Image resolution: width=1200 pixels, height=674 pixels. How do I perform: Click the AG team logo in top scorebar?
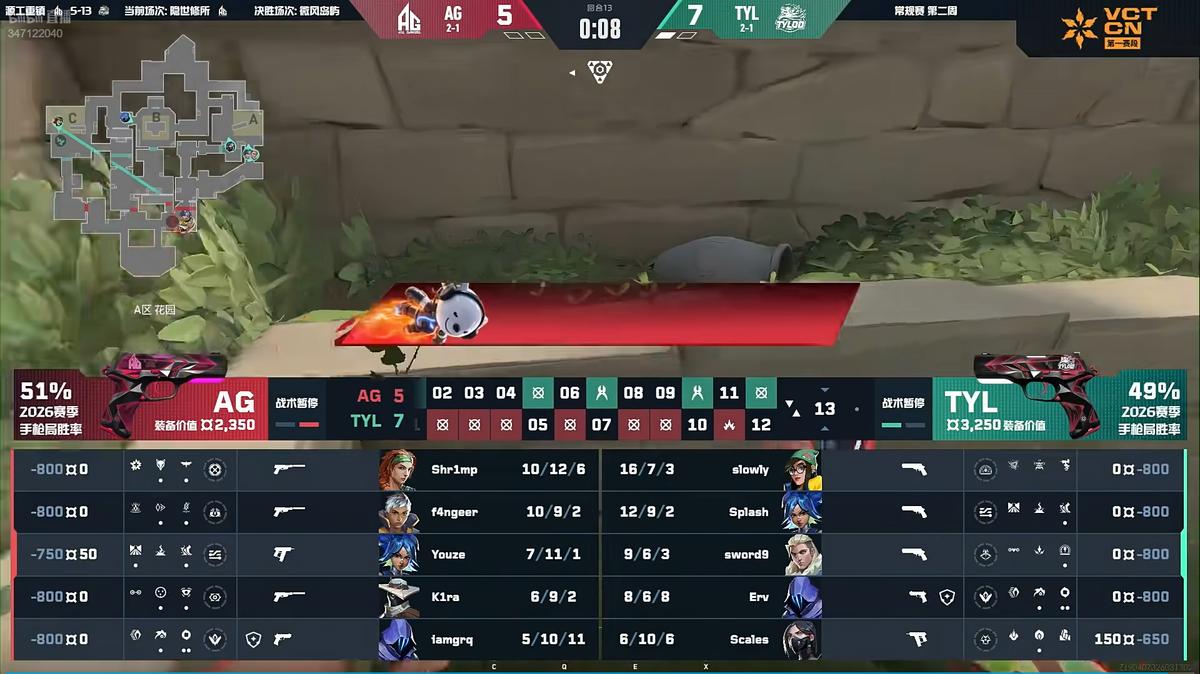[409, 17]
